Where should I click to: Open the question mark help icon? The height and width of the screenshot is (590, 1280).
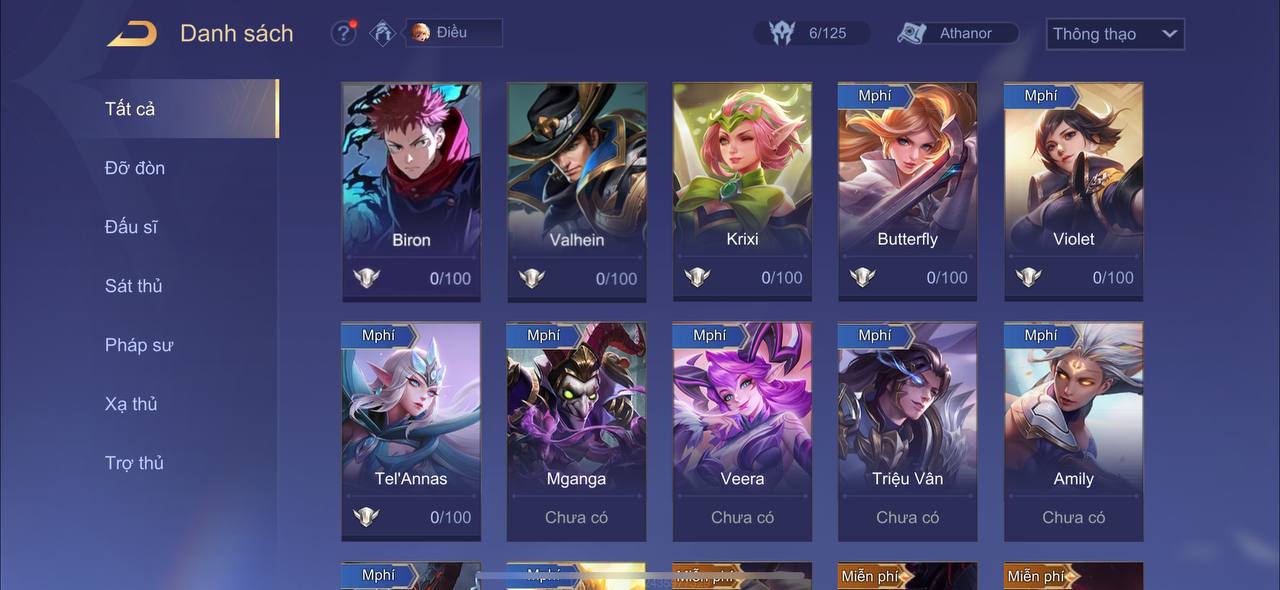tap(343, 33)
